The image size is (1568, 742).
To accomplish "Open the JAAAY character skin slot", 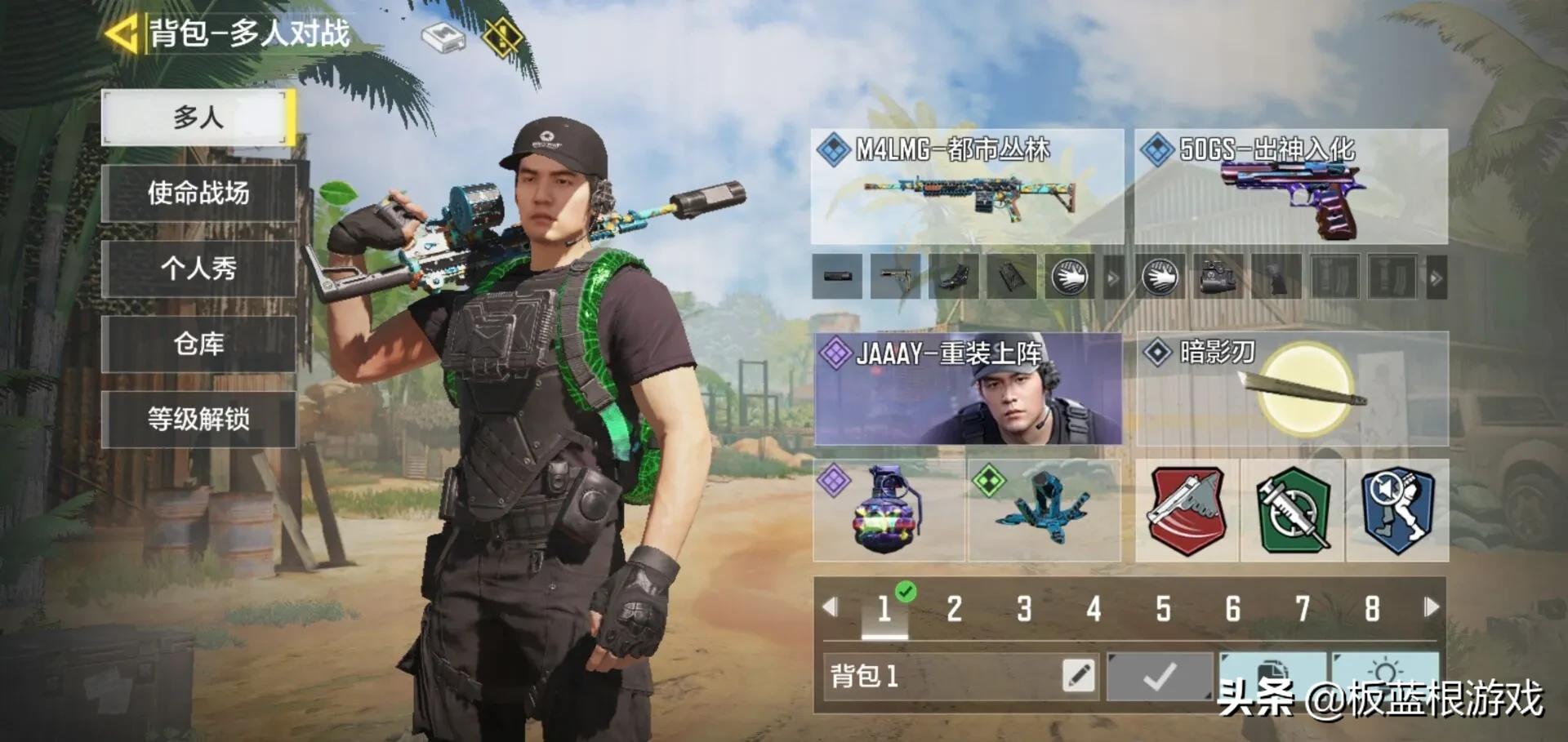I will coord(968,389).
